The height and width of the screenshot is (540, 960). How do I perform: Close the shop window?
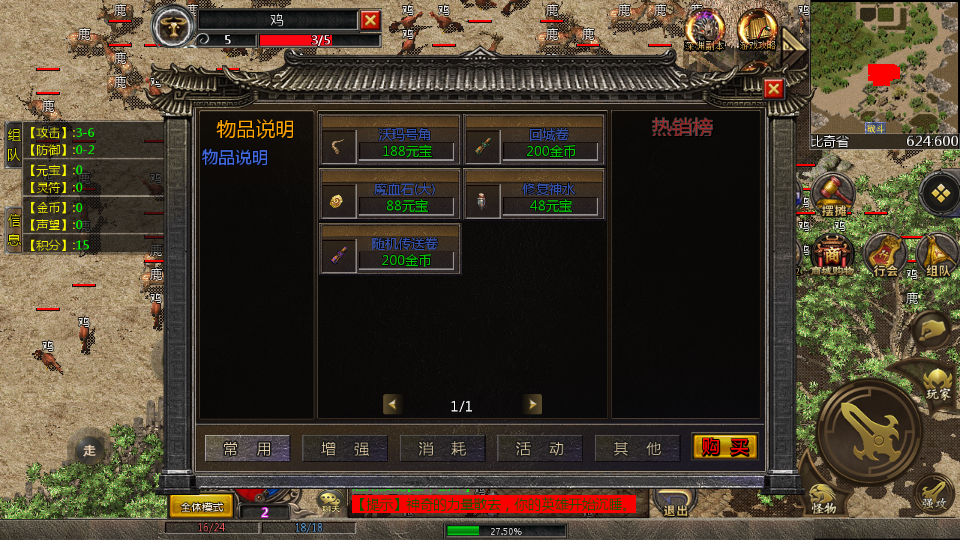click(773, 89)
